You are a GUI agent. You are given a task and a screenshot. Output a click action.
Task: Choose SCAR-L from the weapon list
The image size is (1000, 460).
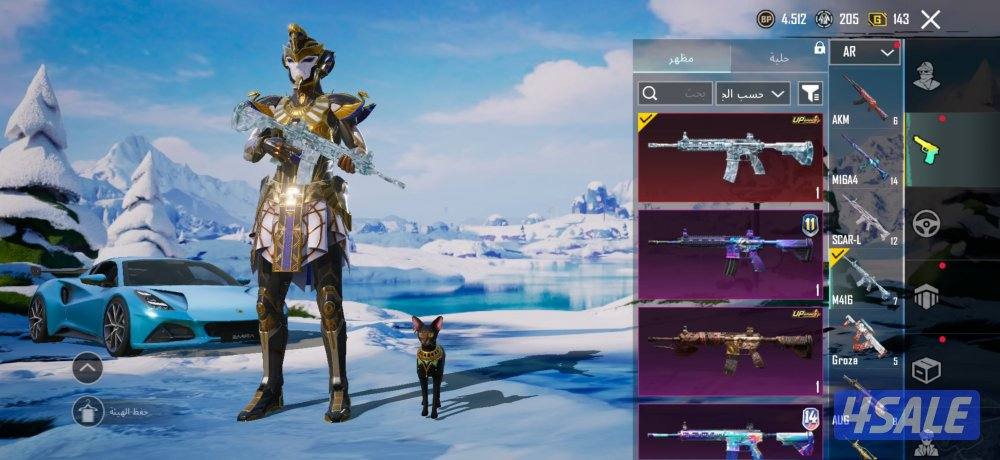(866, 218)
